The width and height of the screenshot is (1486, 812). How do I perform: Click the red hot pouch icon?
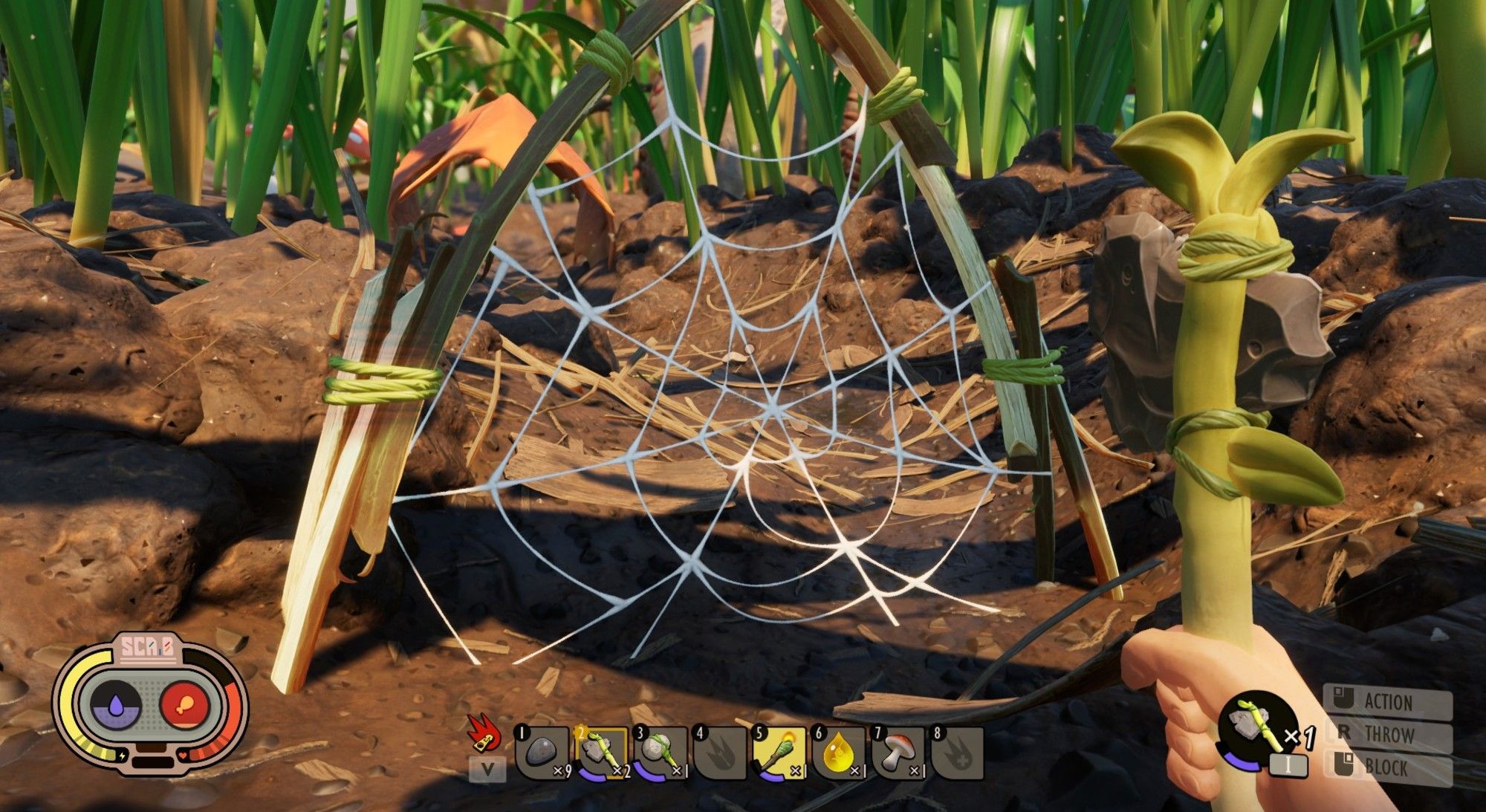[483, 731]
